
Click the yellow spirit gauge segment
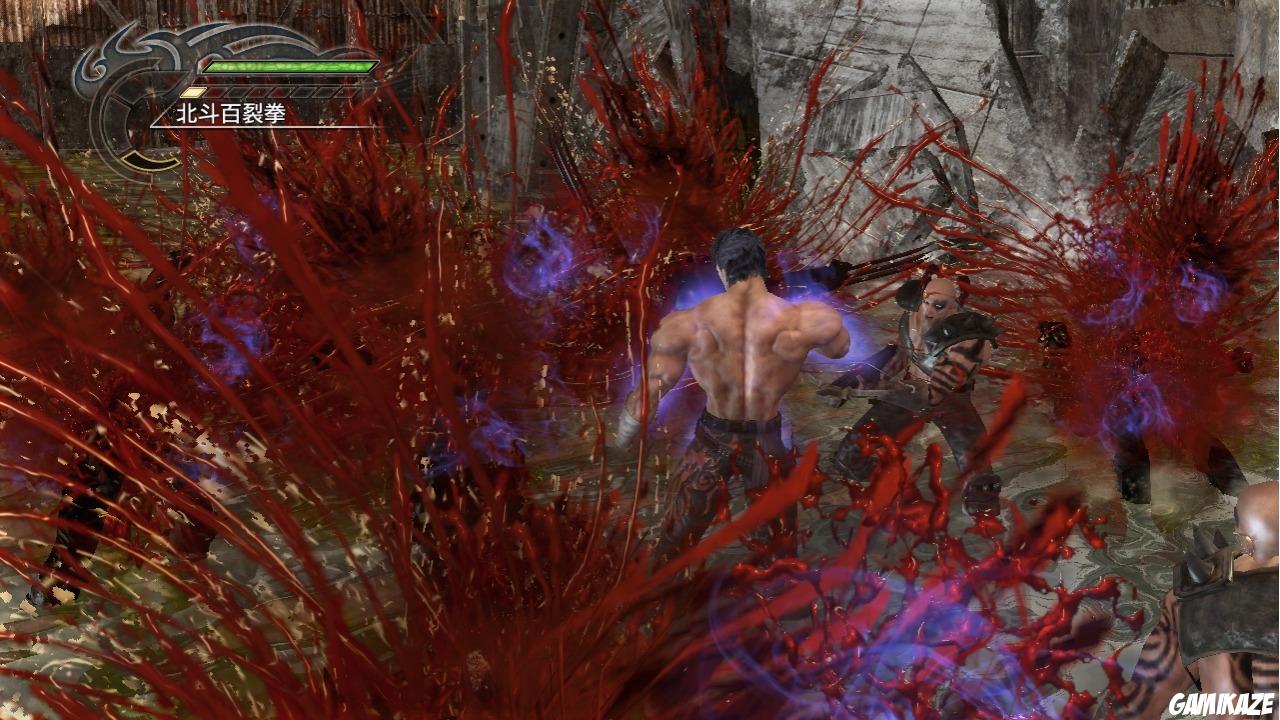192,91
